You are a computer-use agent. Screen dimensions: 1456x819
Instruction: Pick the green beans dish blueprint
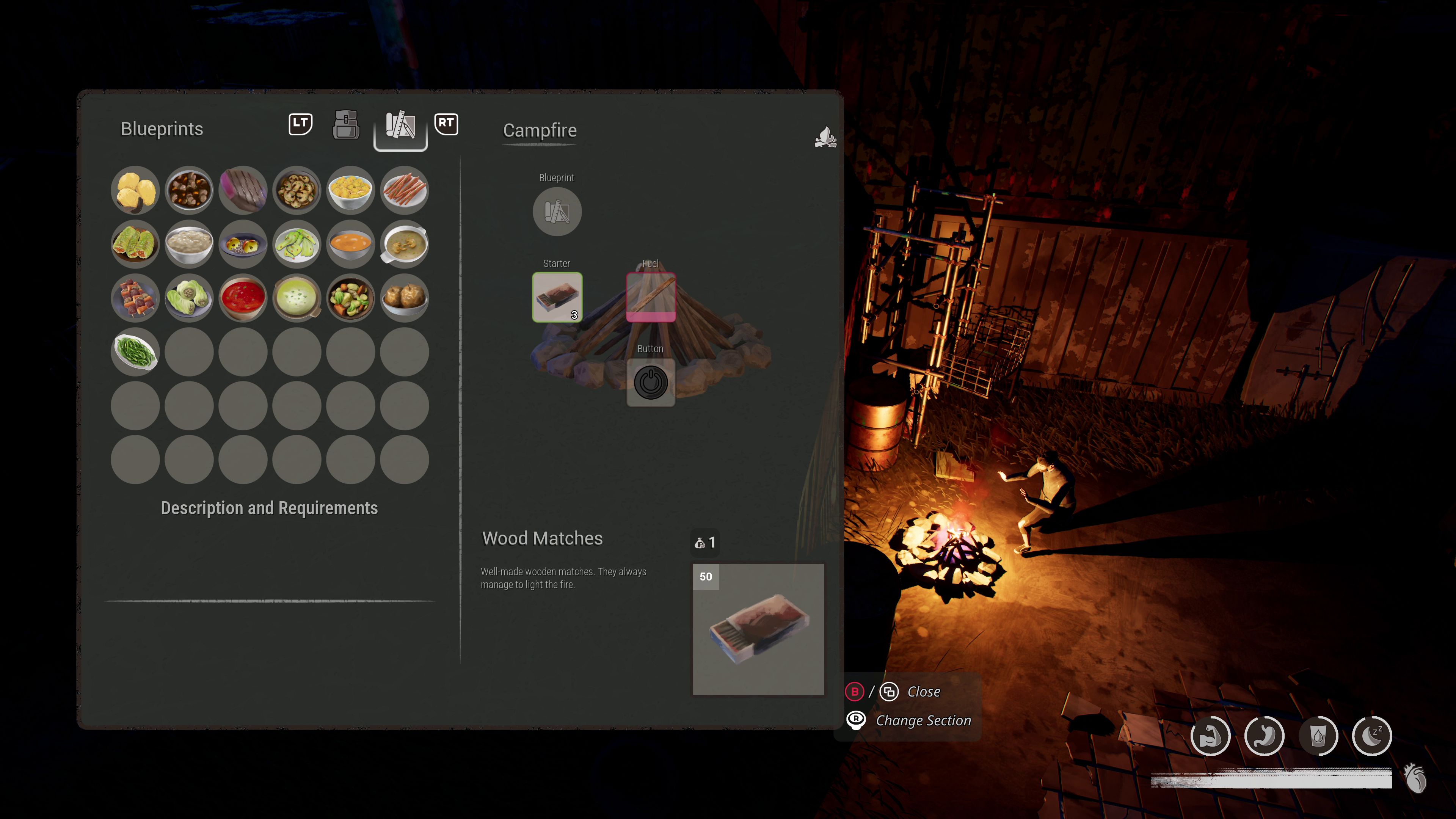tap(135, 351)
